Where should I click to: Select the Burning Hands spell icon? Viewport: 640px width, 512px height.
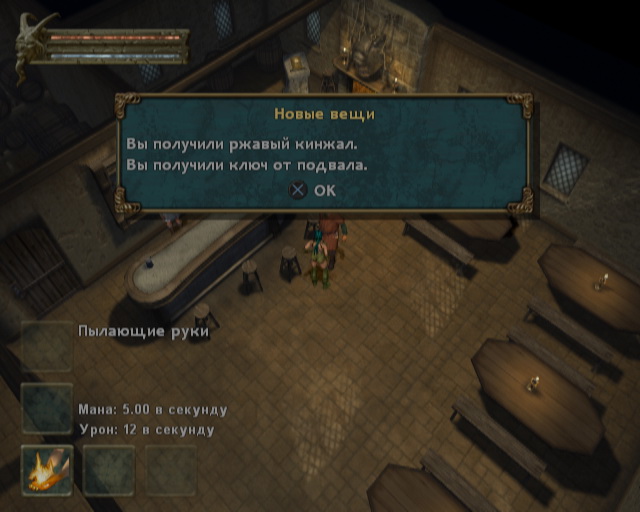click(x=47, y=469)
